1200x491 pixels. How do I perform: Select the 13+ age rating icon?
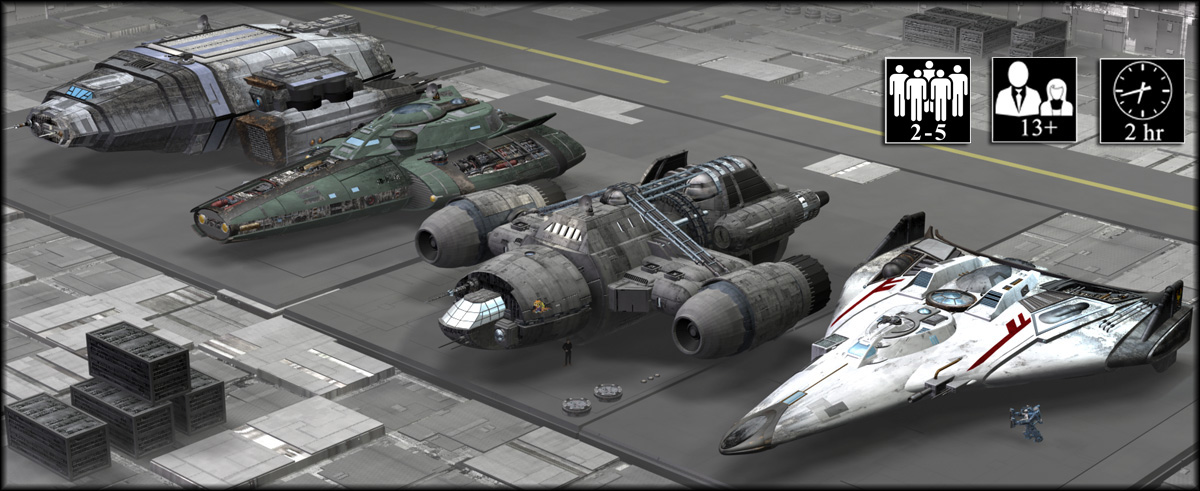point(1034,100)
